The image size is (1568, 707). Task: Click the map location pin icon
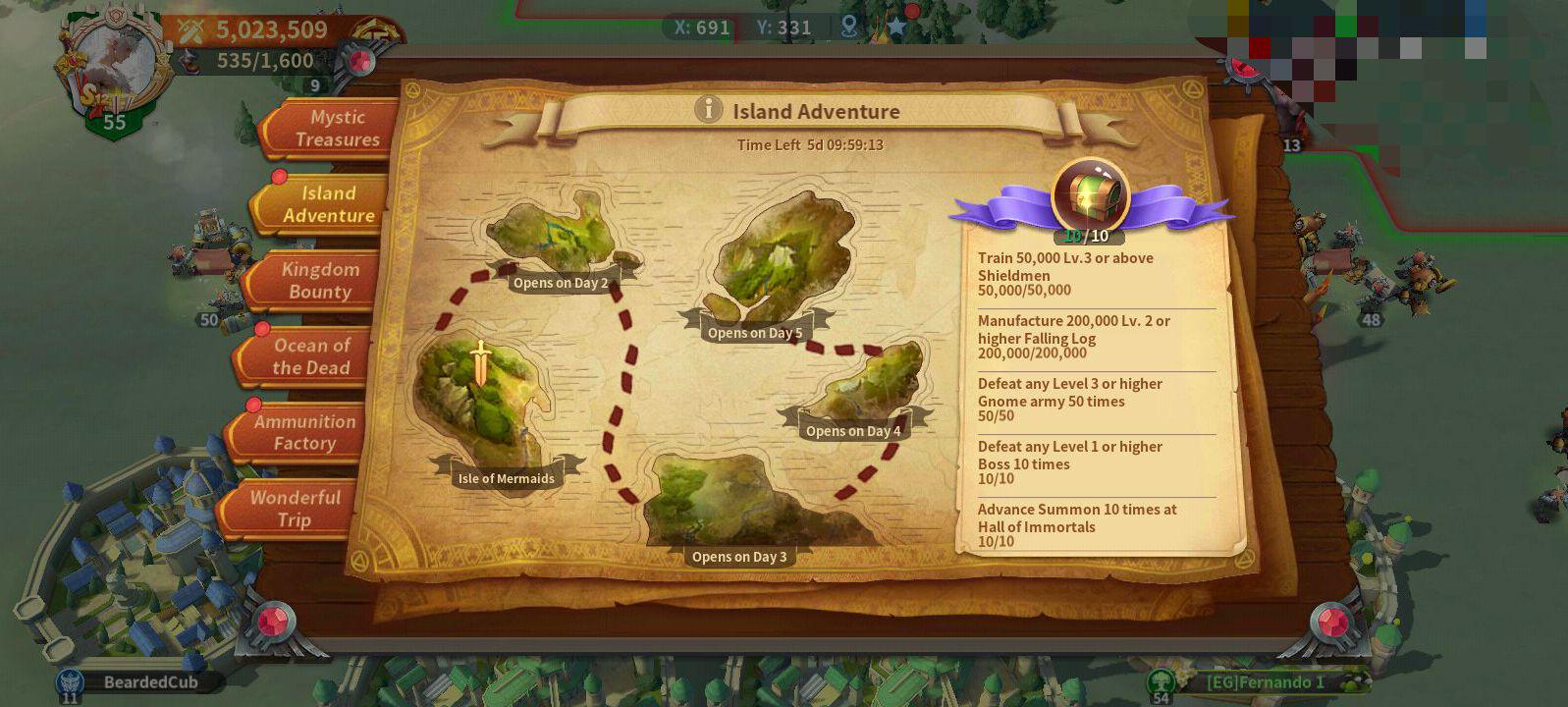point(849,27)
